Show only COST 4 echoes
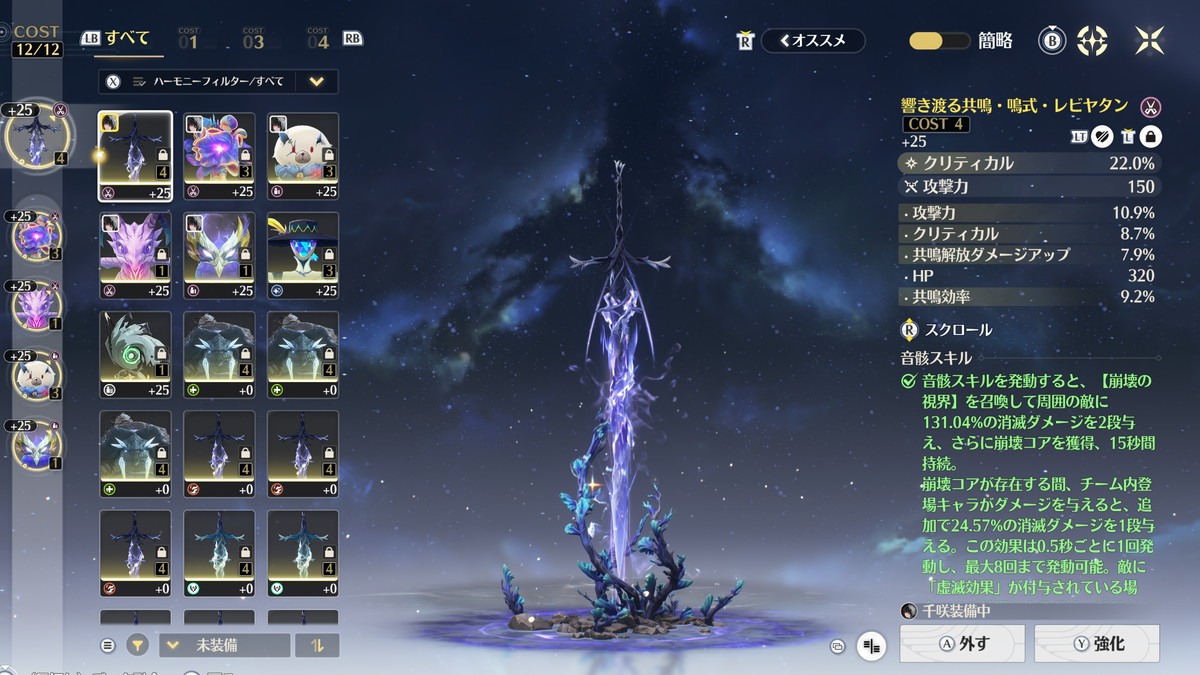This screenshot has height=675, width=1200. 318,40
